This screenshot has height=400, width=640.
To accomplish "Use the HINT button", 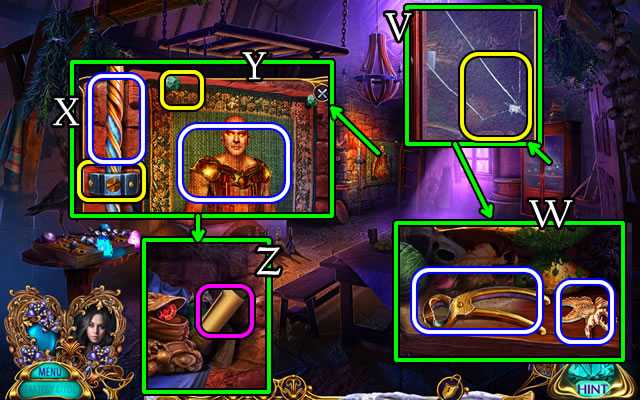I will tap(594, 386).
